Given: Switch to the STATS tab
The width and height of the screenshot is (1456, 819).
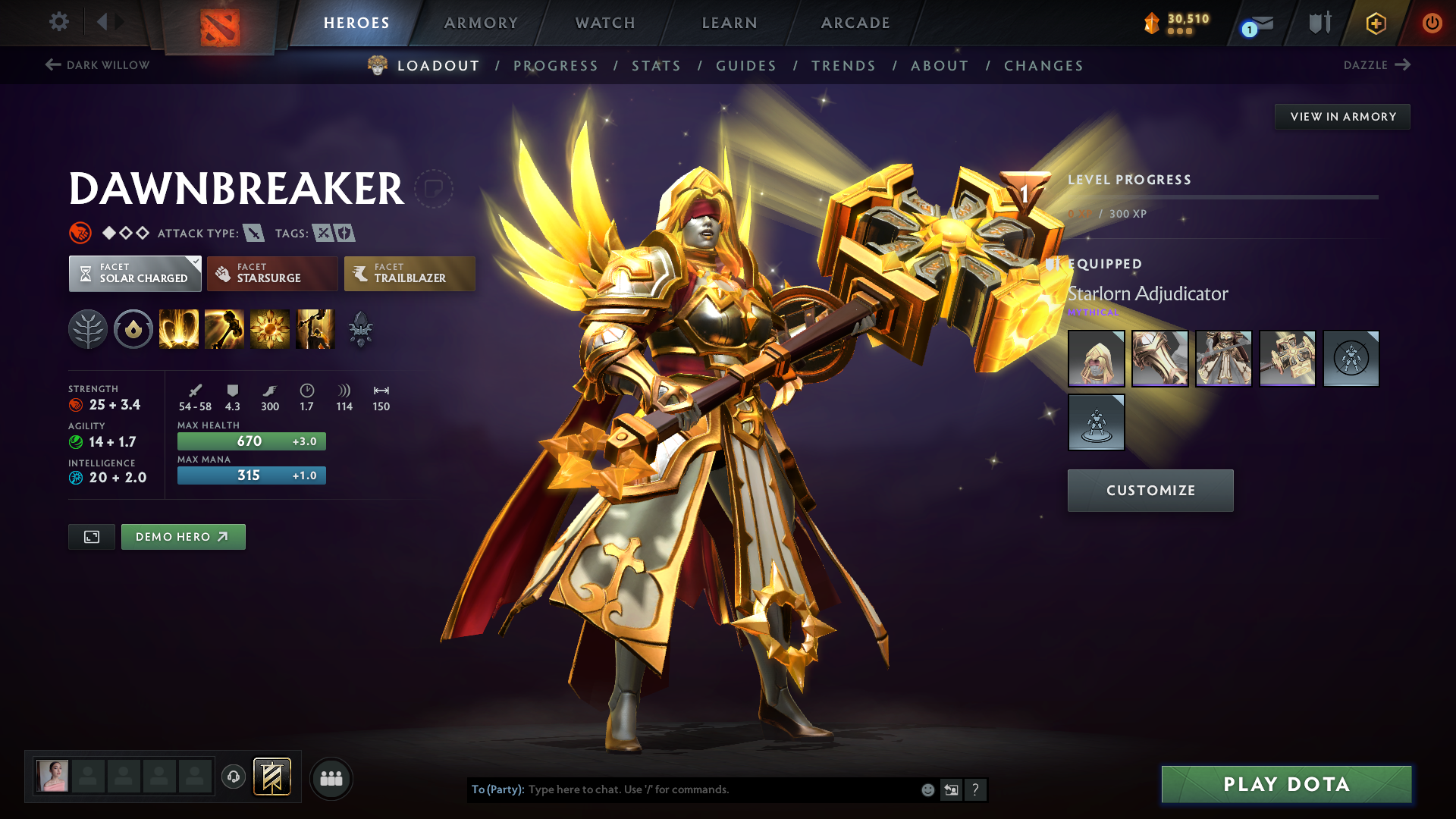Looking at the screenshot, I should pos(657,65).
